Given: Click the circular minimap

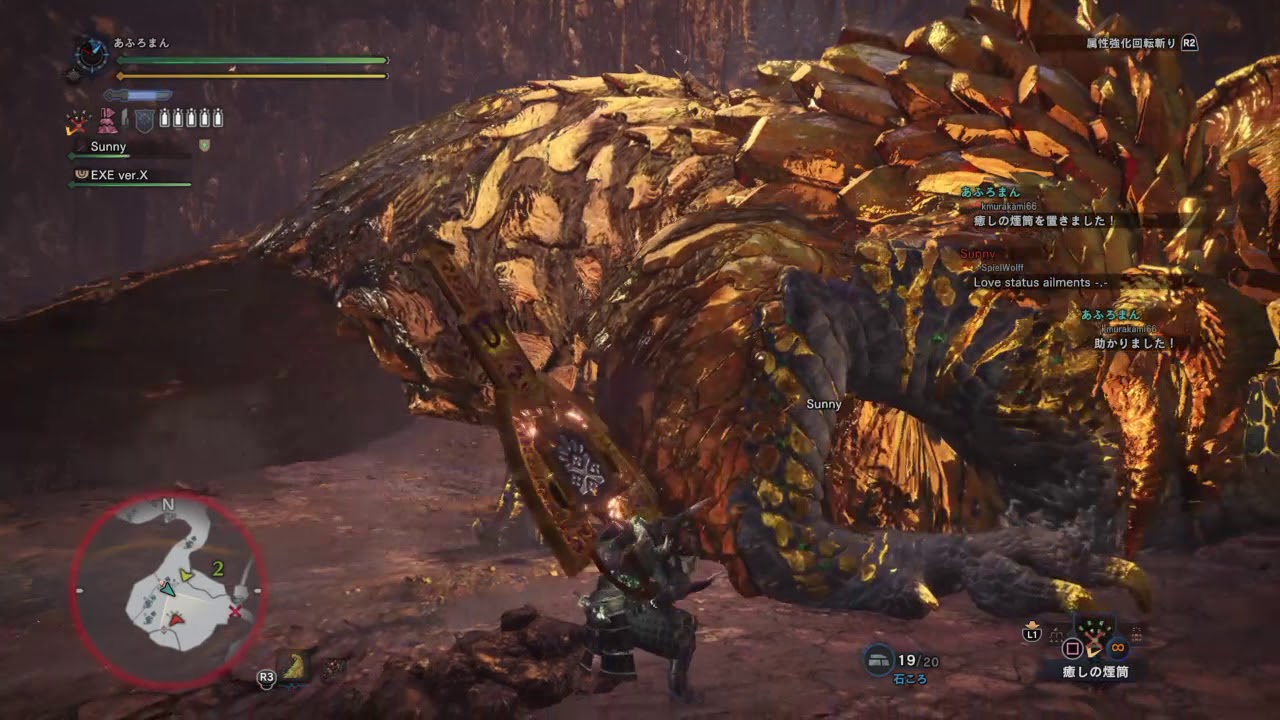Looking at the screenshot, I should [167, 590].
